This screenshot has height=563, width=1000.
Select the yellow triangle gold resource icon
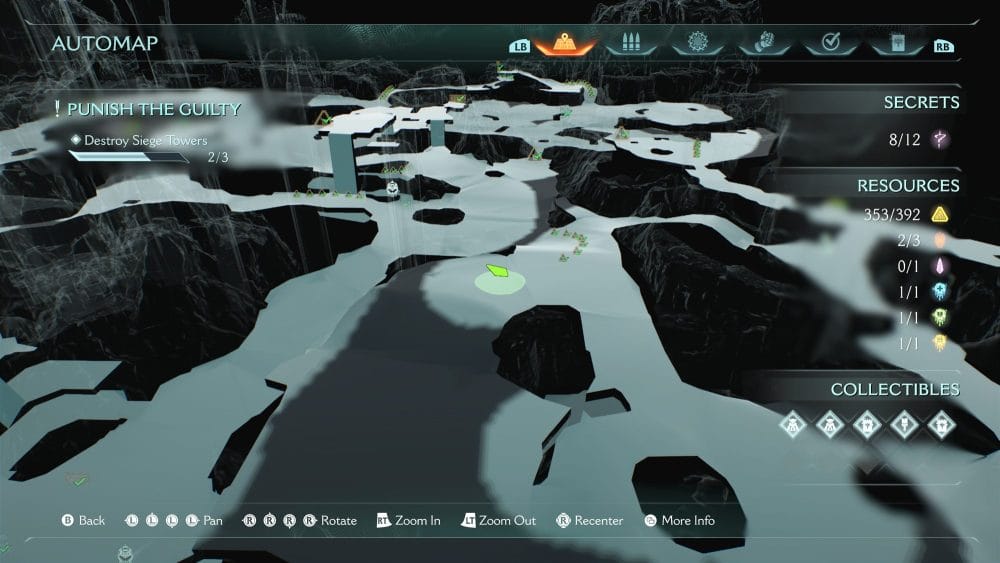pos(940,214)
